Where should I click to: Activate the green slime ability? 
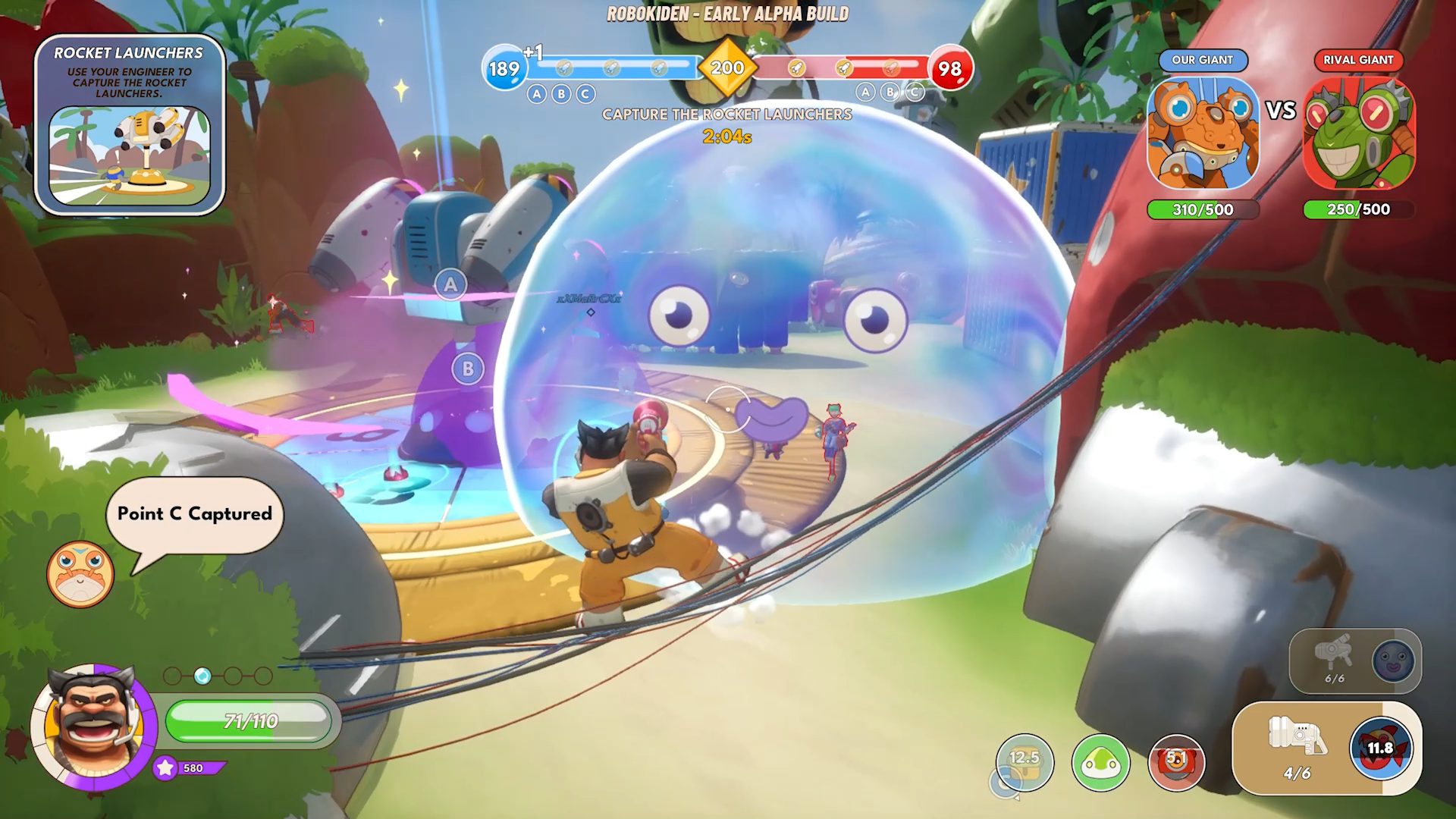(1100, 762)
